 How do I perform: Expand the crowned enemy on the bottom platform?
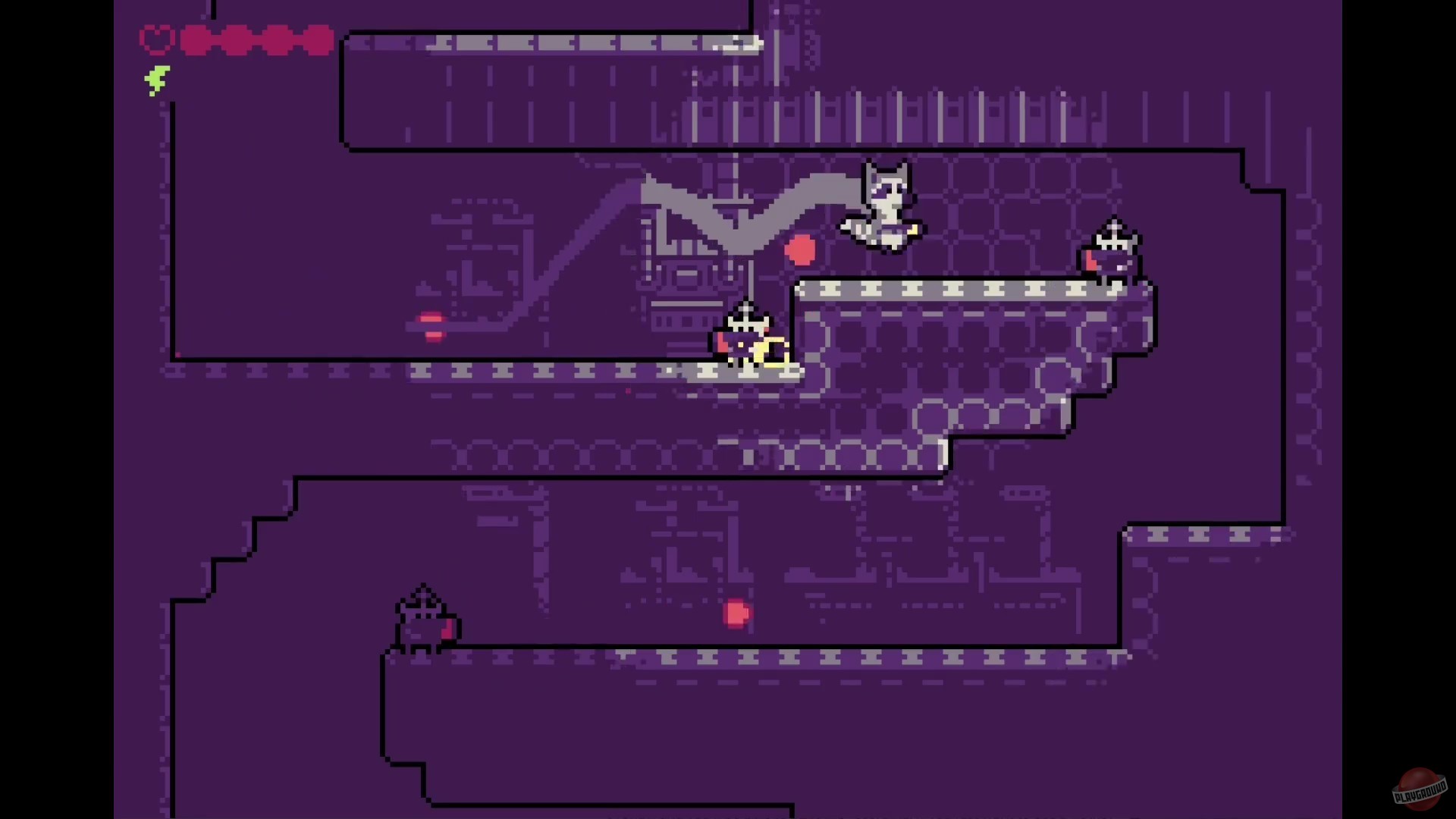coord(423,618)
